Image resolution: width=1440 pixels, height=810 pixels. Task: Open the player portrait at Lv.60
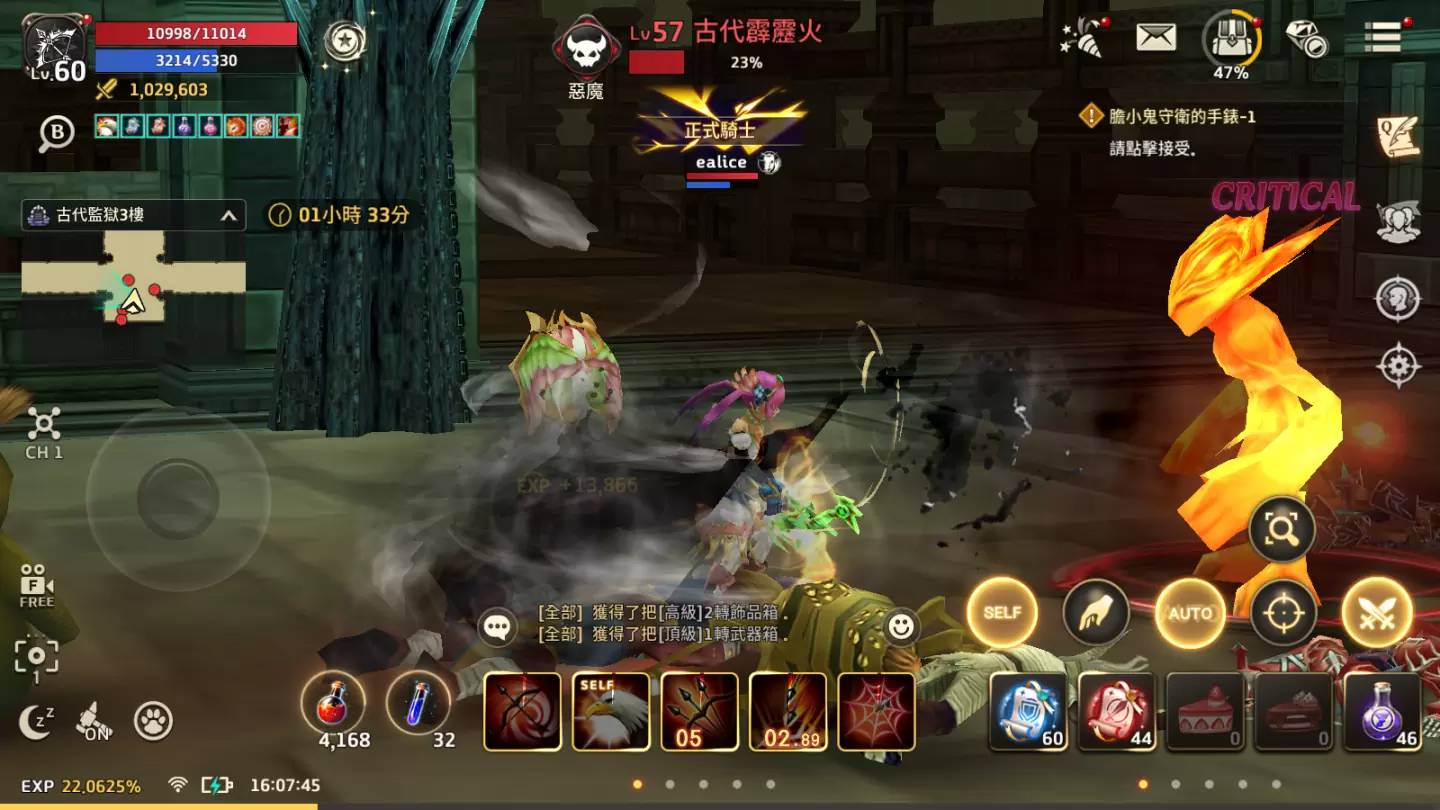(56, 47)
